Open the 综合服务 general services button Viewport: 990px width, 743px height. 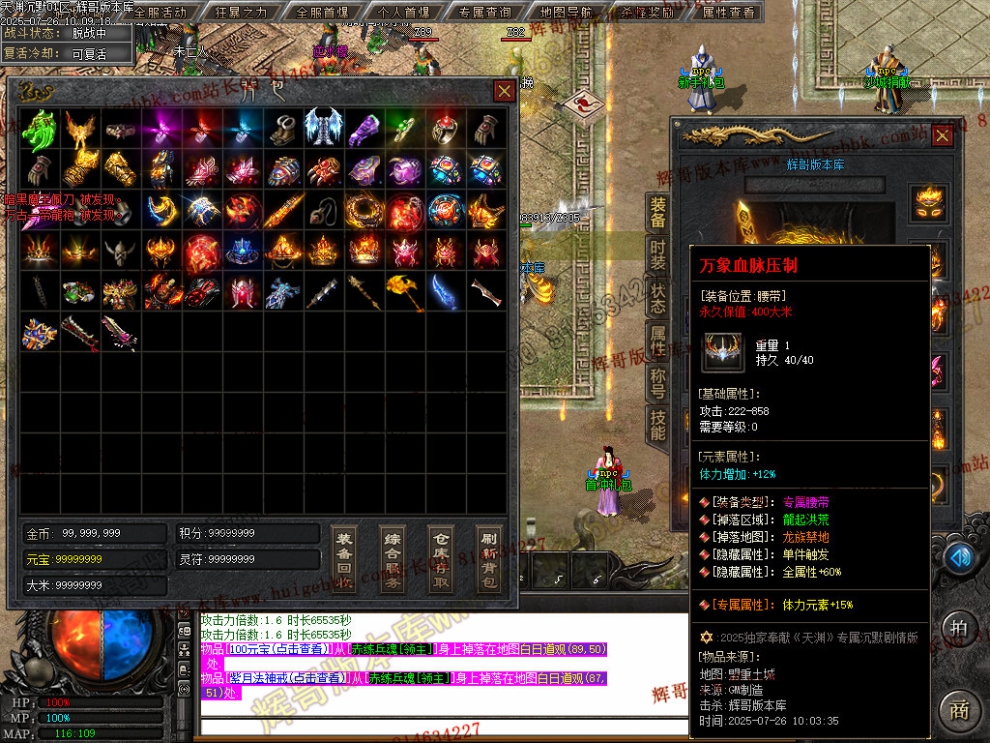tap(392, 560)
